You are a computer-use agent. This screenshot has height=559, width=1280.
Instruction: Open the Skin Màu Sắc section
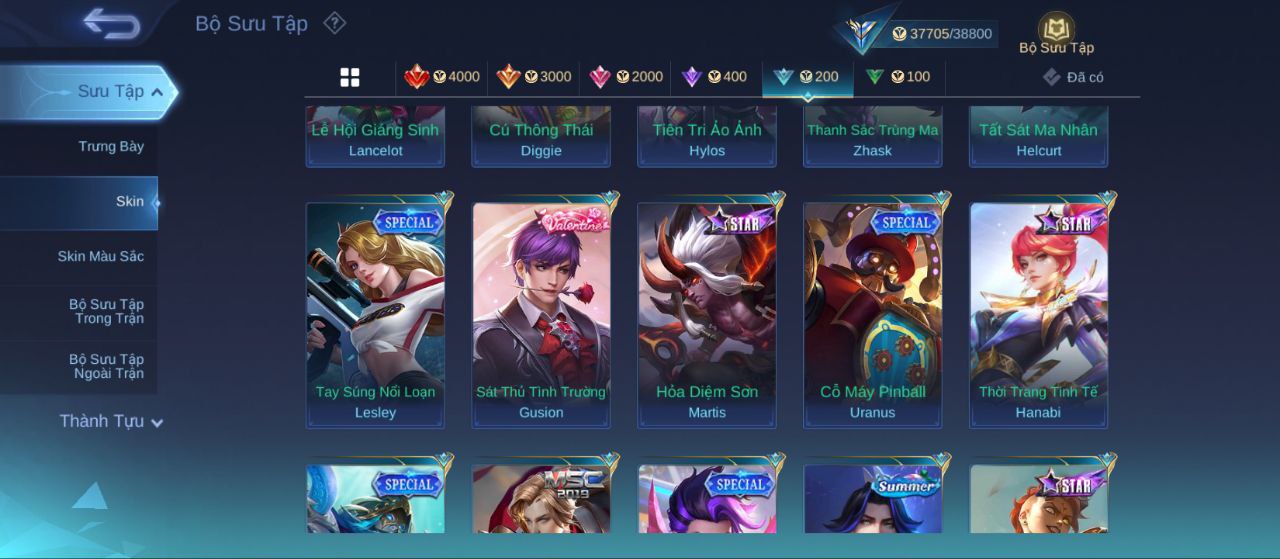[100, 257]
